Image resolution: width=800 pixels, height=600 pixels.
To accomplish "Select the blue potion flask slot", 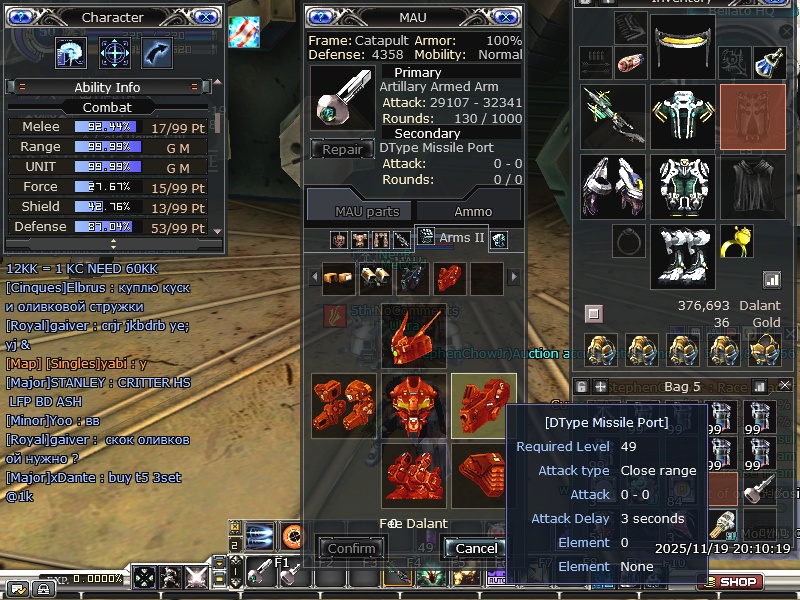I will [x=769, y=62].
